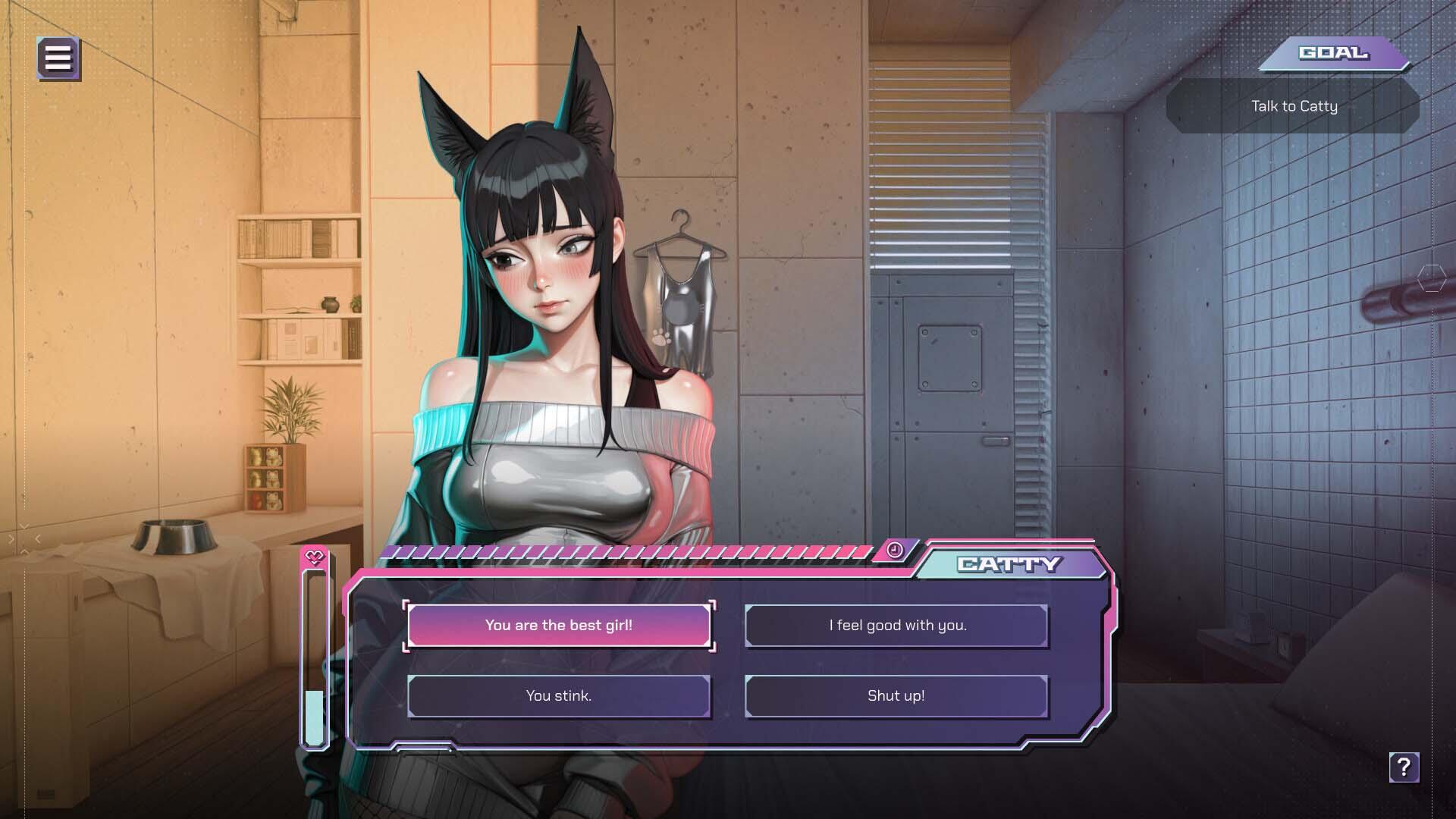1456x819 pixels.
Task: Open the hamburger menu in the top-left corner
Action: coord(58,58)
